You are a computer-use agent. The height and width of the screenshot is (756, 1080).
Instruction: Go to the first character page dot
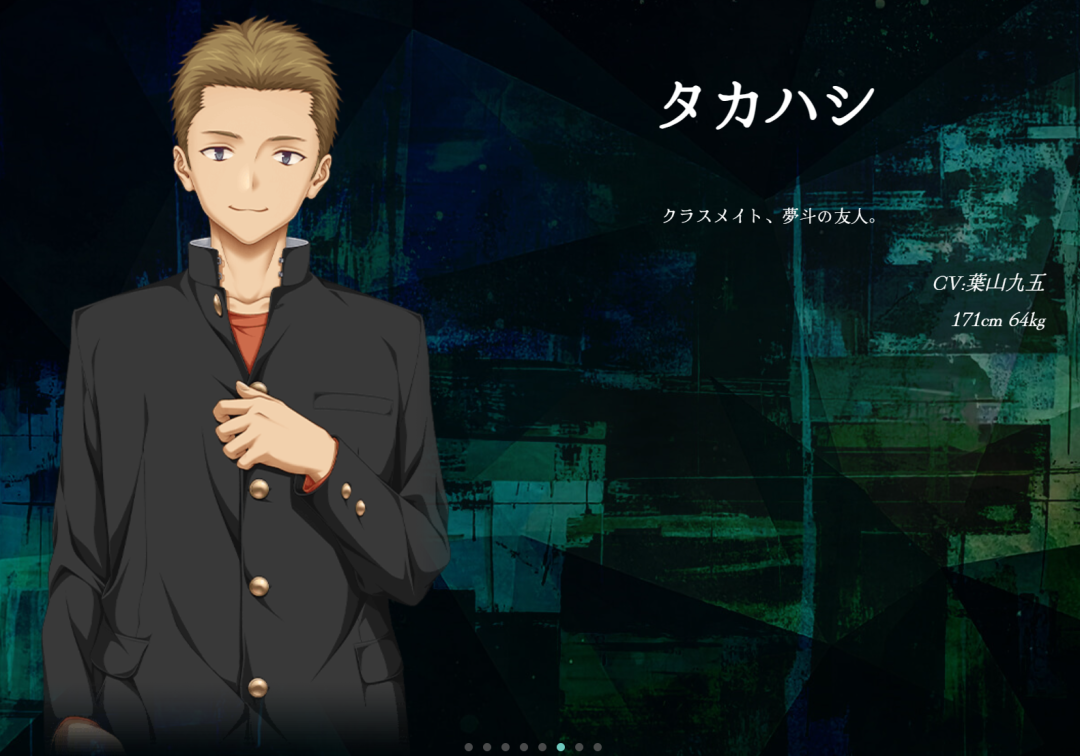tap(469, 747)
